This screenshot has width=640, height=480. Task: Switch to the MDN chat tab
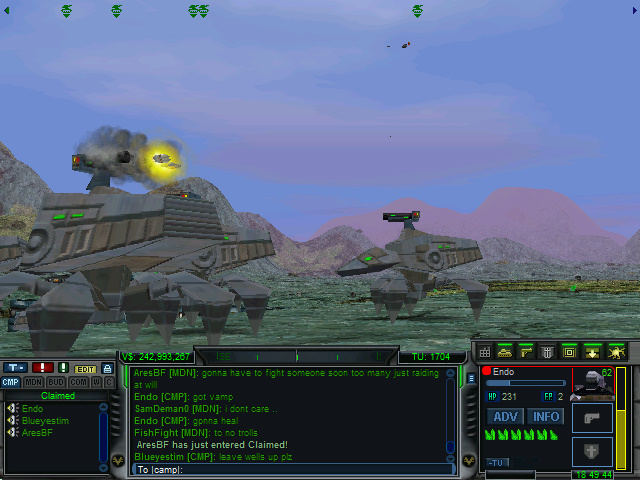31,382
